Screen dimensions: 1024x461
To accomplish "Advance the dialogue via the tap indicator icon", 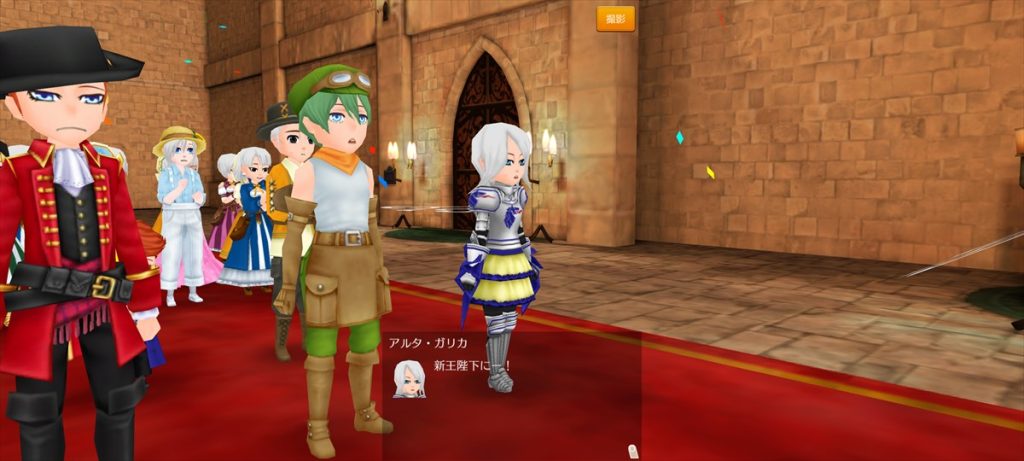I will 631,450.
